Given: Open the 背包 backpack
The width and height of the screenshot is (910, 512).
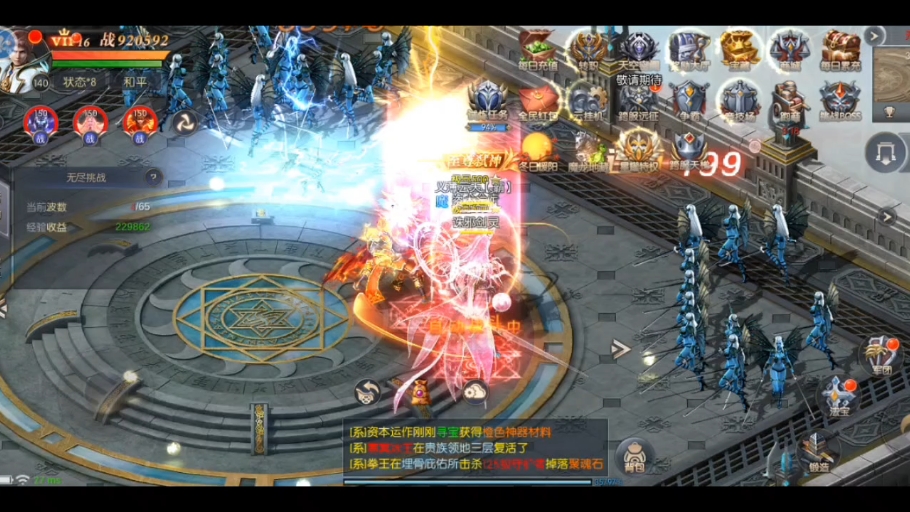Looking at the screenshot, I should pos(634,455).
